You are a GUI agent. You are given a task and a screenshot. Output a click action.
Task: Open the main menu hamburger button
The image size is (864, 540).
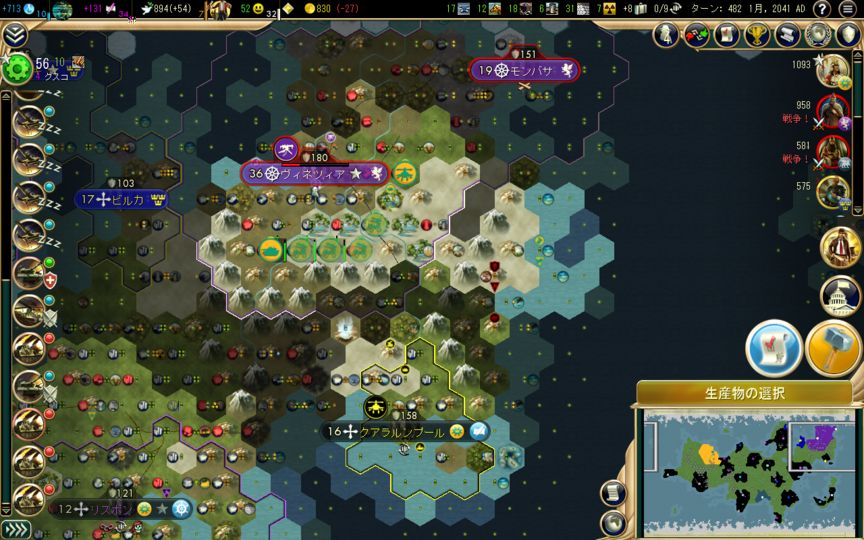coord(848,9)
